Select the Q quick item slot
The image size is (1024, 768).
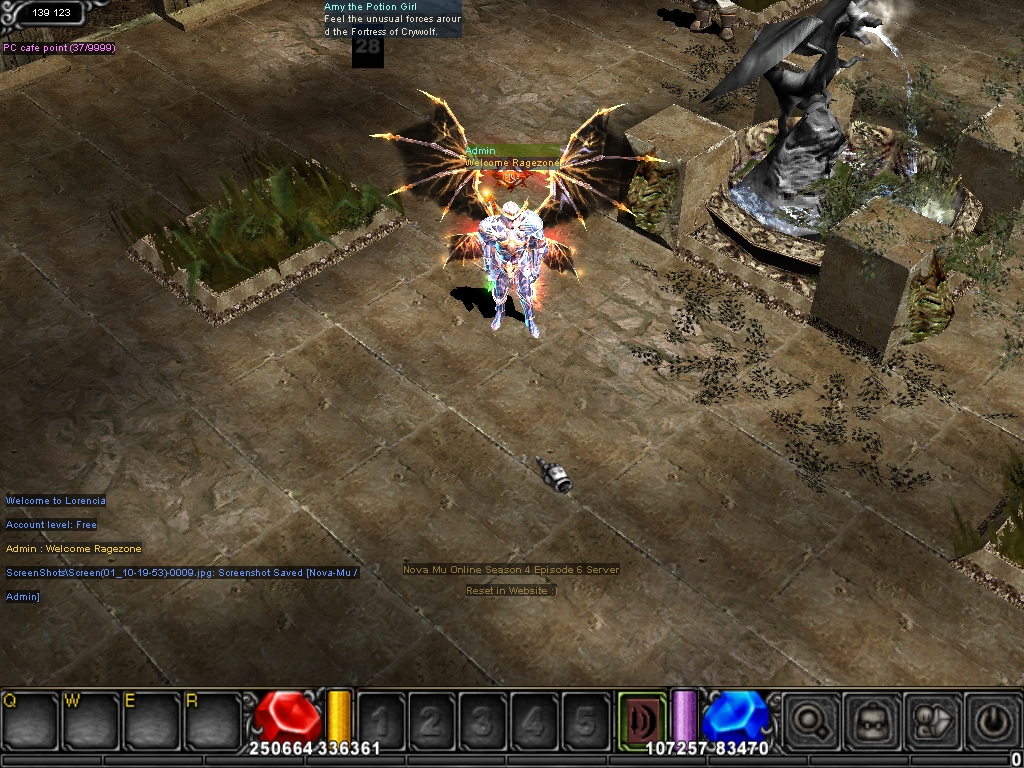point(31,718)
